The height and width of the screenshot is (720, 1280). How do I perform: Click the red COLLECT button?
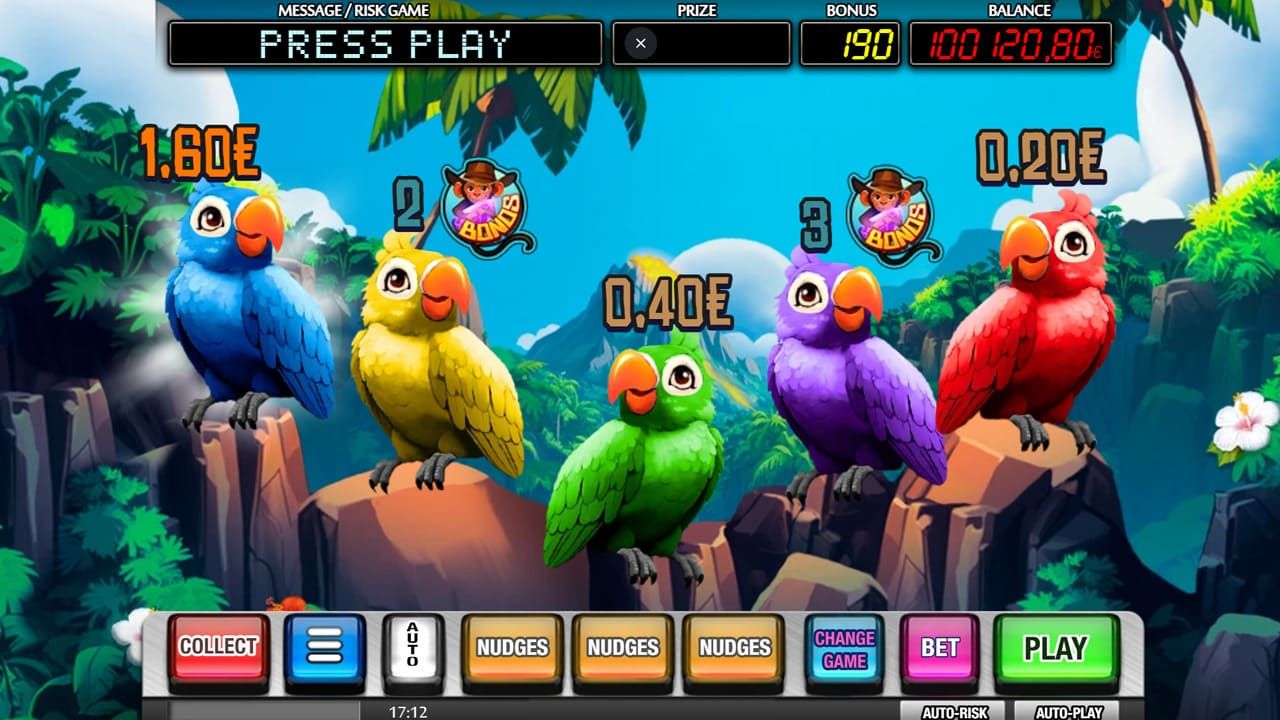218,647
